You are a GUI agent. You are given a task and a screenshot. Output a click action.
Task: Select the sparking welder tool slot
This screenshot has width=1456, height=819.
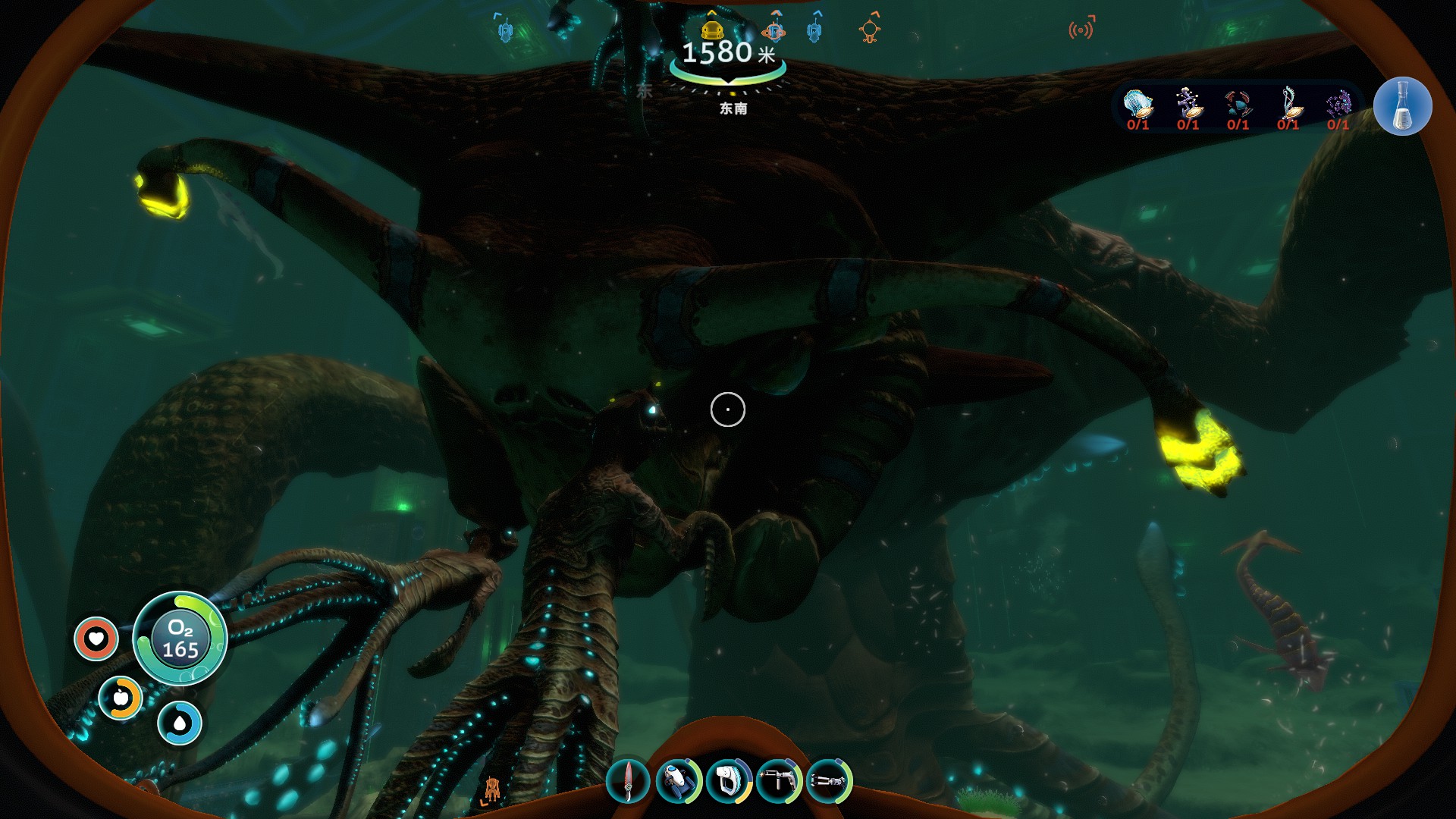point(778,781)
